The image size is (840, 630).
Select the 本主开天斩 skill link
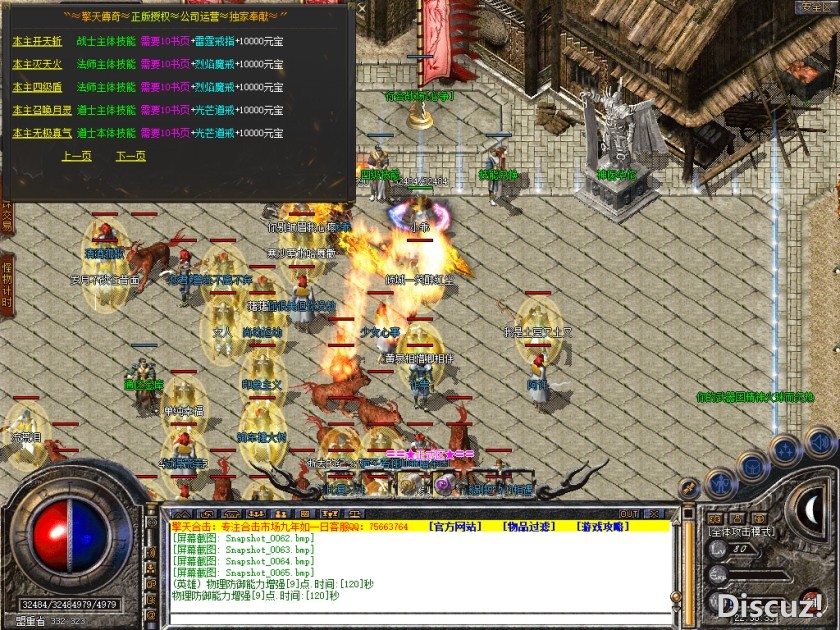pyautogui.click(x=37, y=41)
